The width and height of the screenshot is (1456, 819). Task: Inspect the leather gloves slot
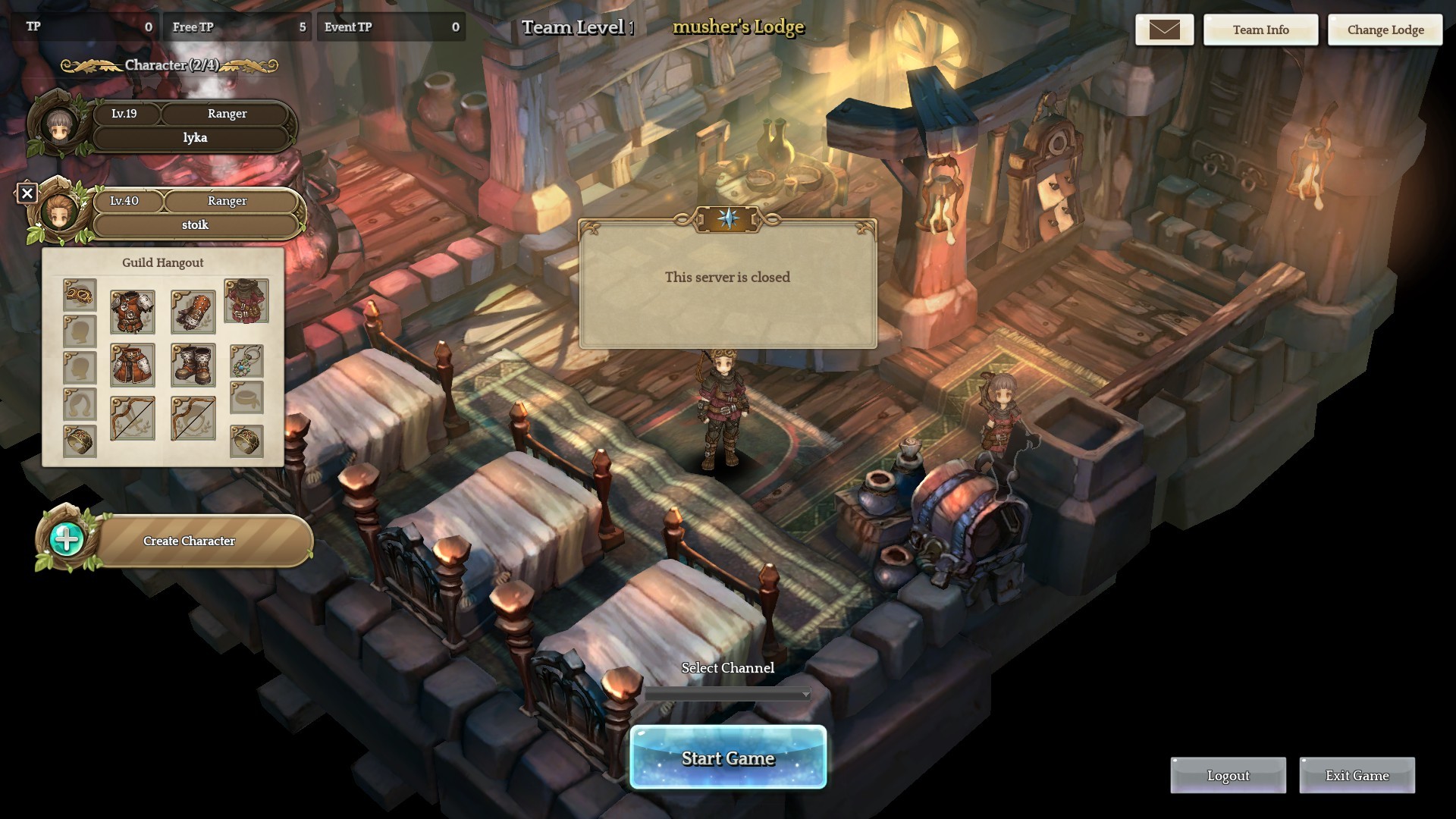(193, 312)
